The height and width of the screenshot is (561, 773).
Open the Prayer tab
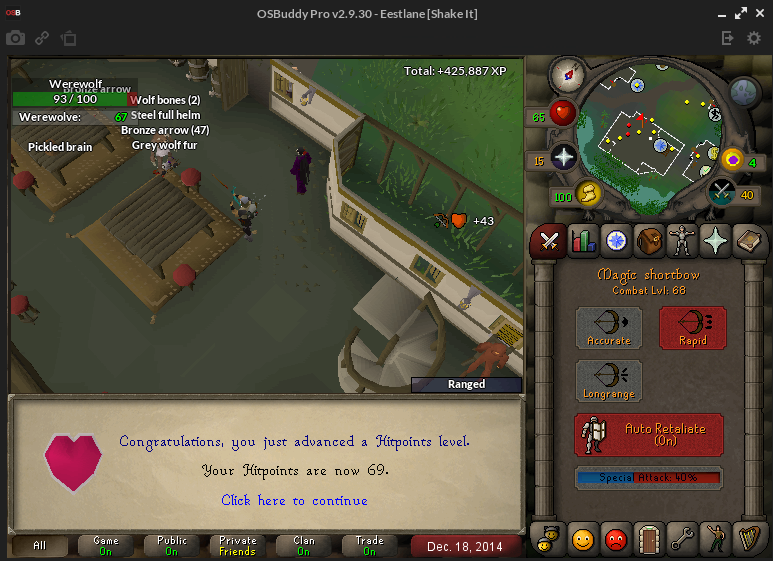tap(716, 240)
